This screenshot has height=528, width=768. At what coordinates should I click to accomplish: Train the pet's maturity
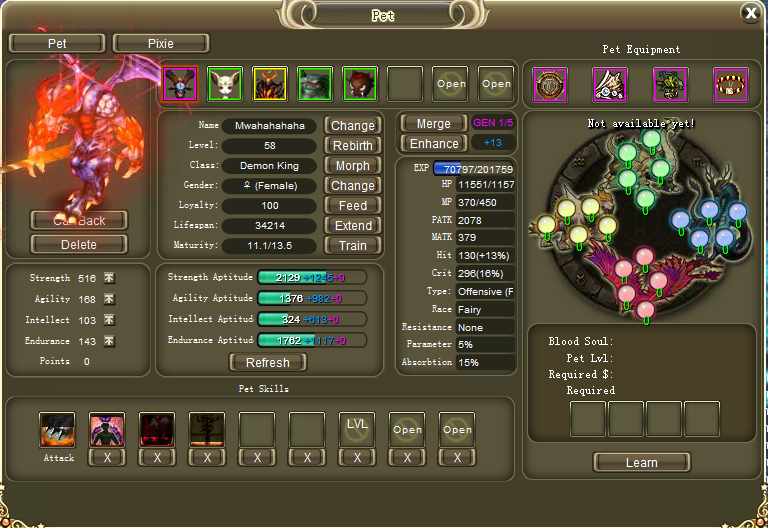[352, 246]
